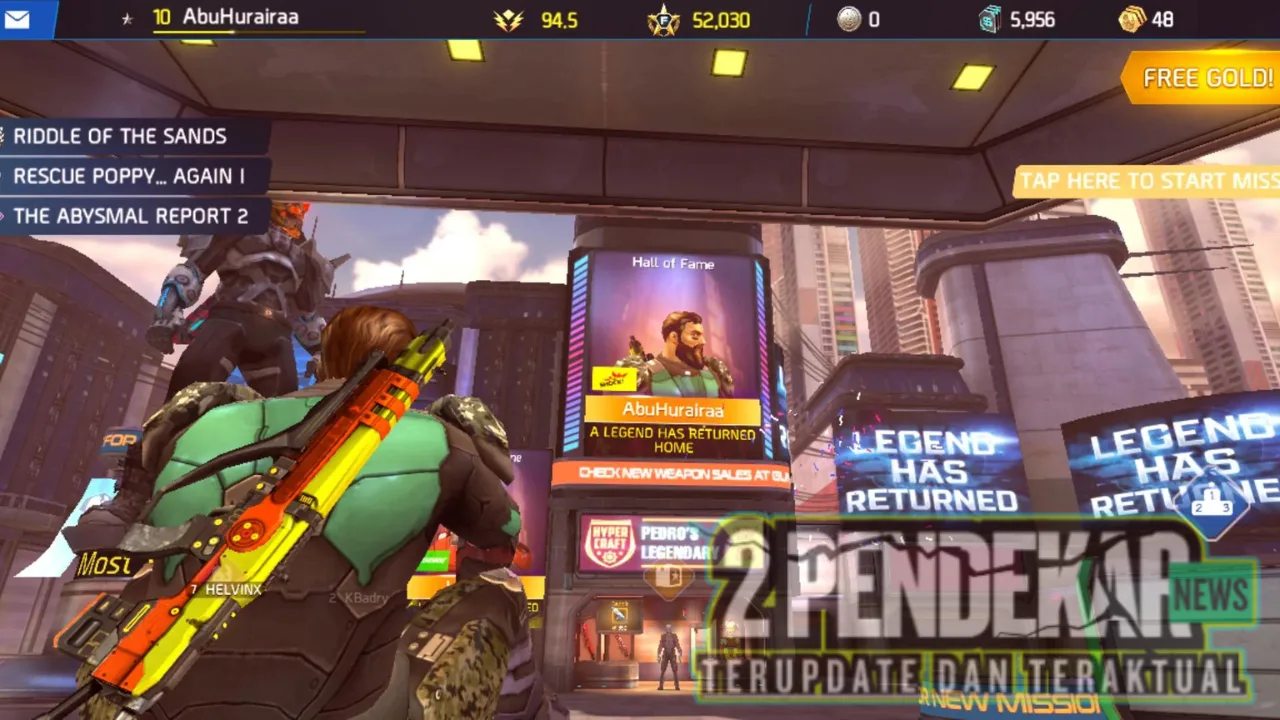Tap the icon beside Rescue Poppy mission

(x=4, y=176)
